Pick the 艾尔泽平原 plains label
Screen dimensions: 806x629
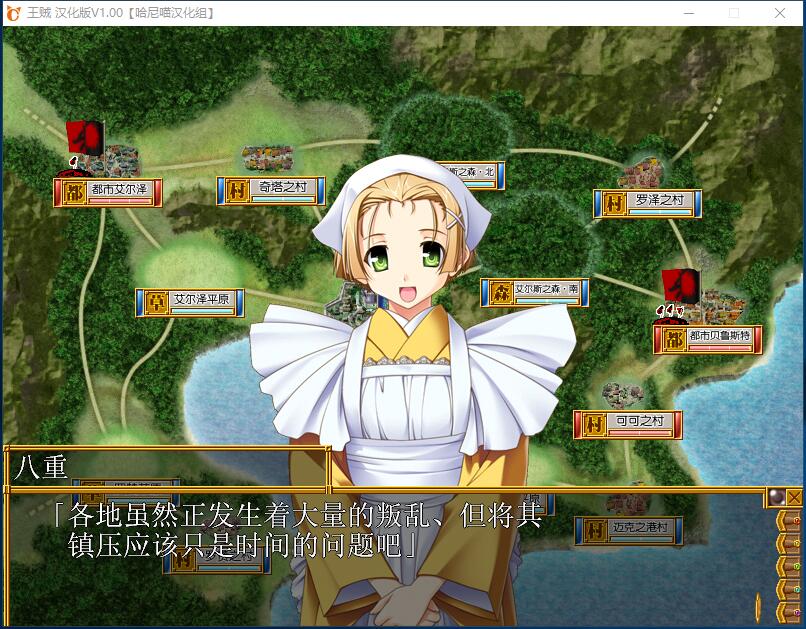(x=190, y=302)
